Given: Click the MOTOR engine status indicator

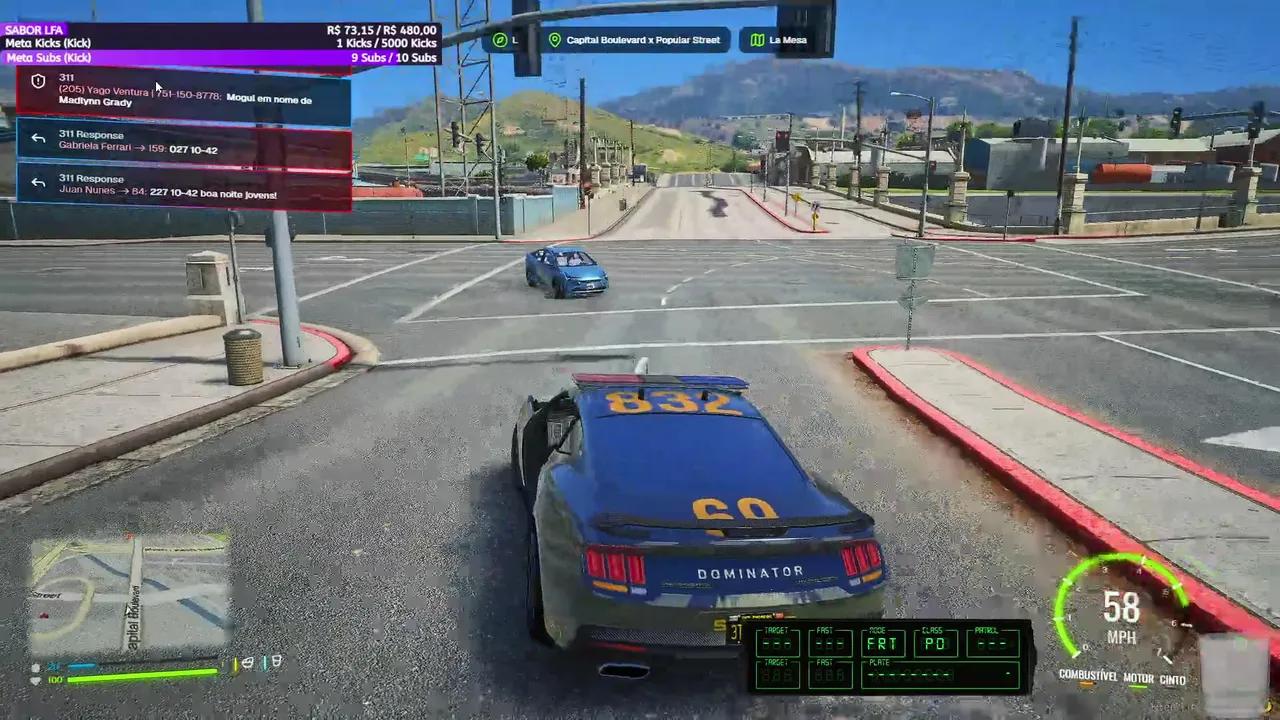Looking at the screenshot, I should click(x=1138, y=680).
